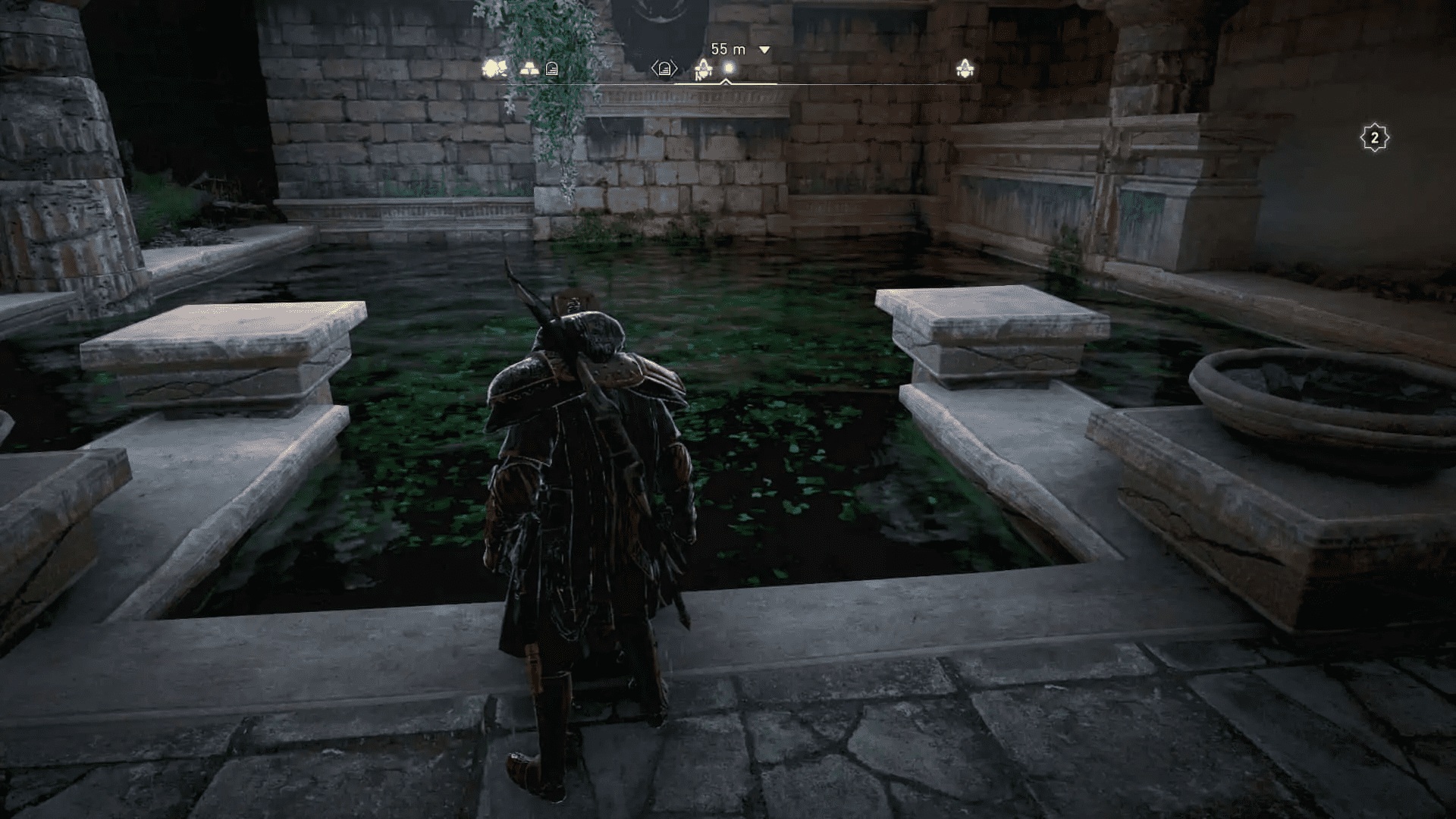Click the tomb entrance icon on the compass bar
This screenshot has width=1456, height=819.
pos(552,67)
